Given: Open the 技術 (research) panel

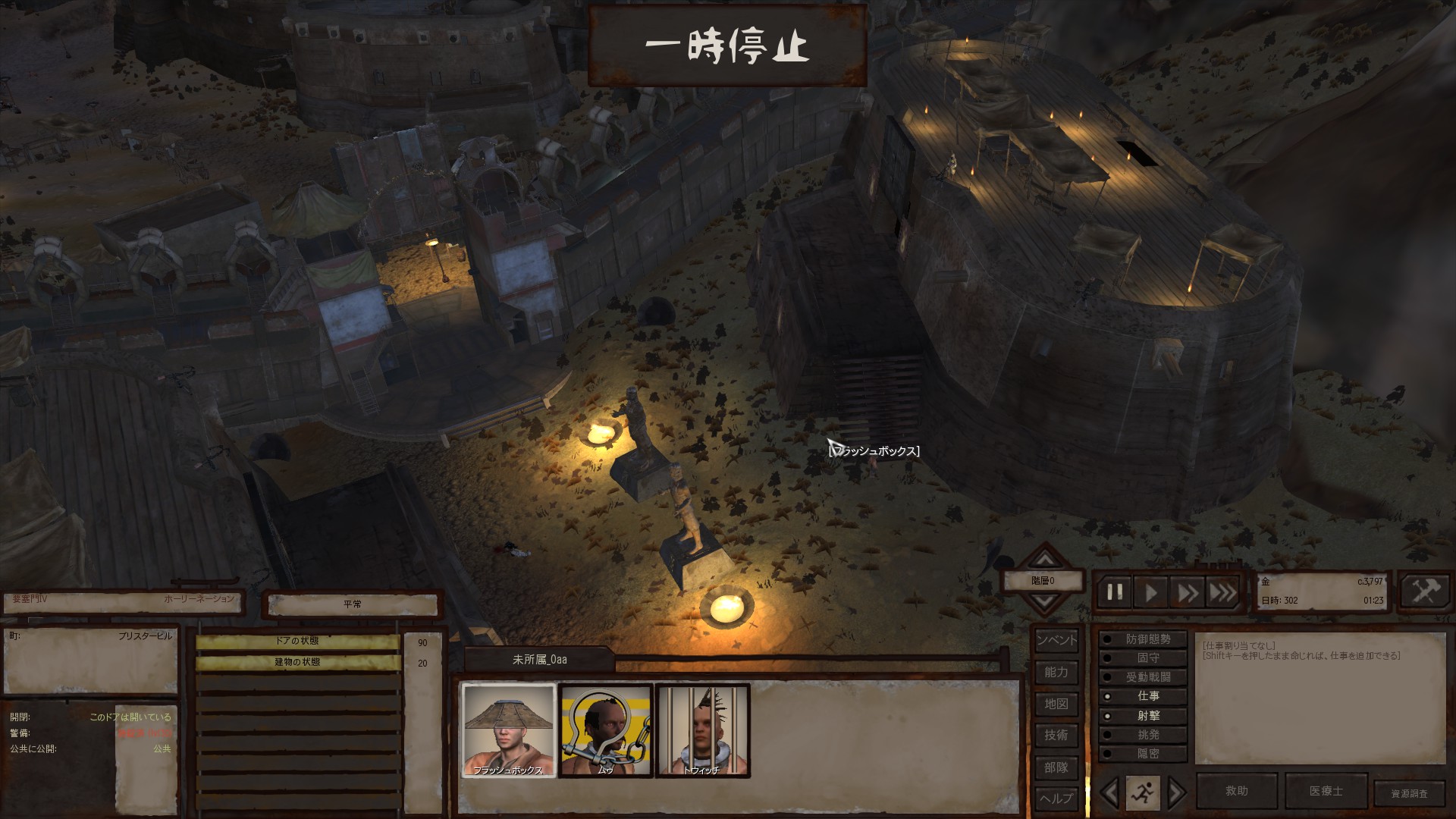Looking at the screenshot, I should (1056, 736).
